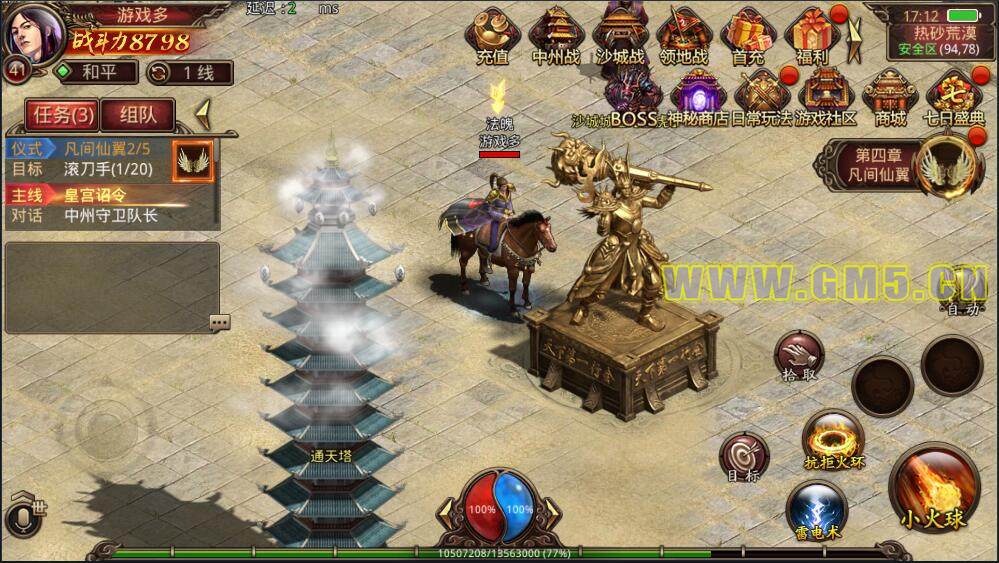999x563 pixels.
Task: Open the 日常玩法 daily activities icon
Action: tap(761, 98)
